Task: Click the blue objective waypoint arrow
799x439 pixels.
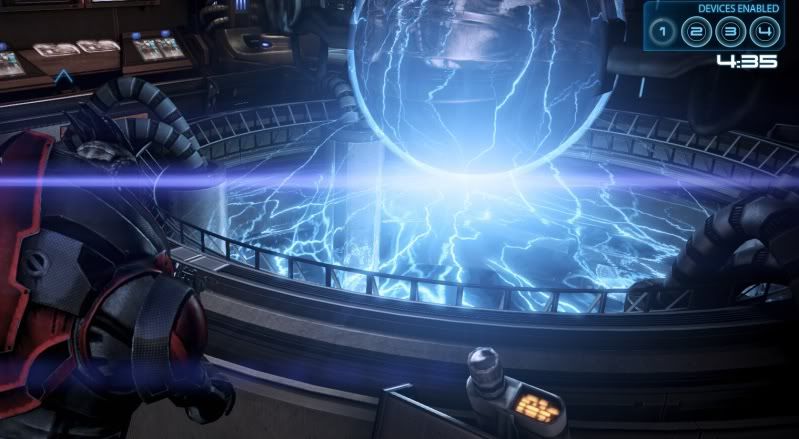Action: coord(63,76)
